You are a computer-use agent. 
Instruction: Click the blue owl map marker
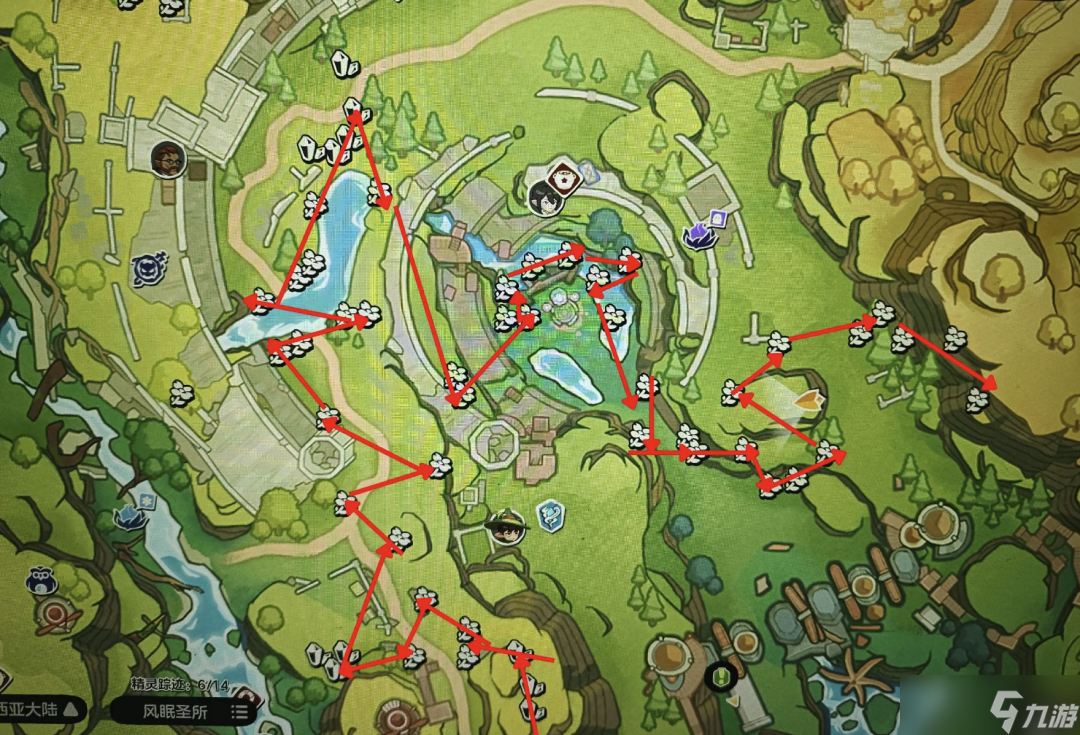click(x=41, y=582)
